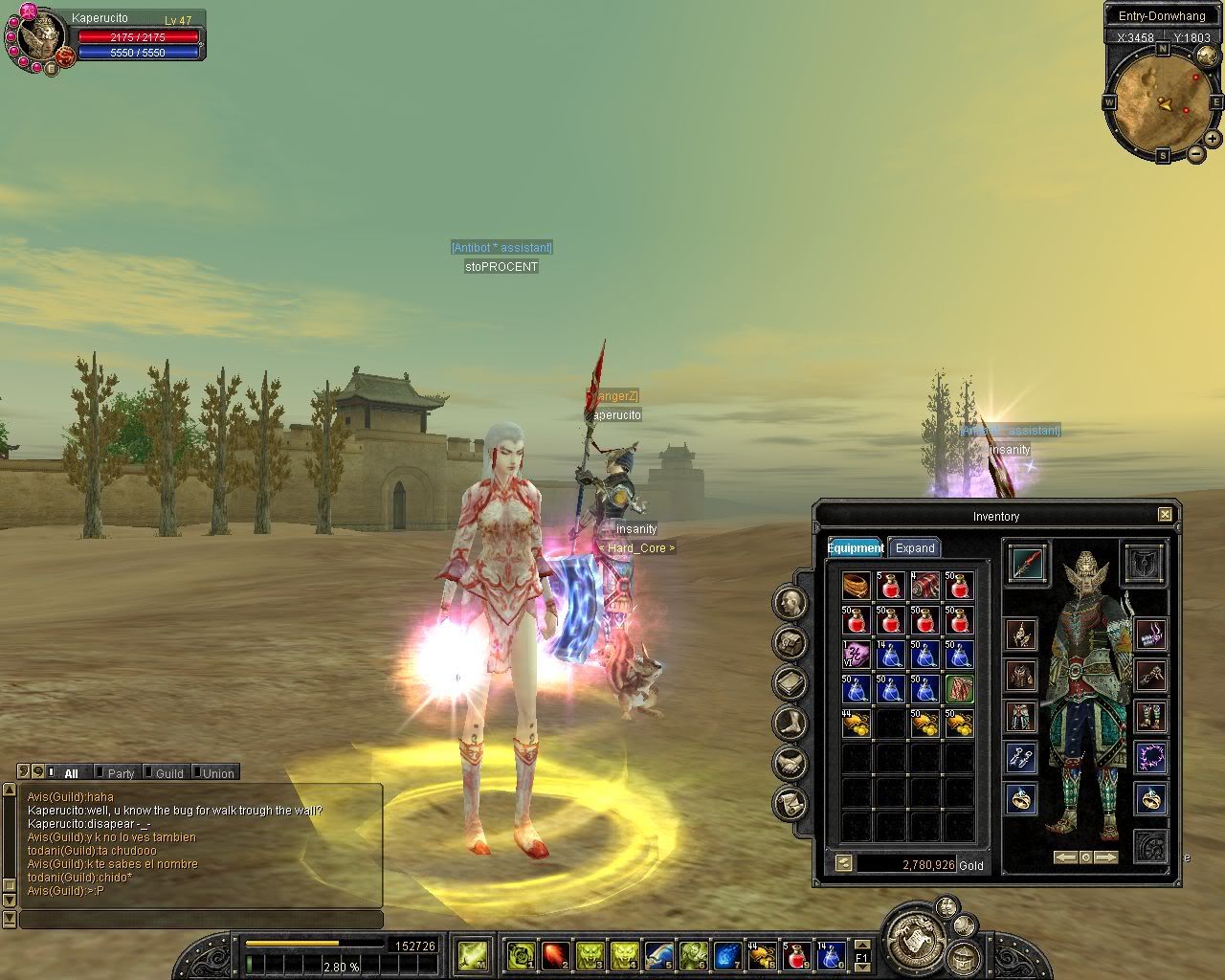1225x980 pixels.
Task: Open the world map globe icon
Action: (x=1206, y=55)
